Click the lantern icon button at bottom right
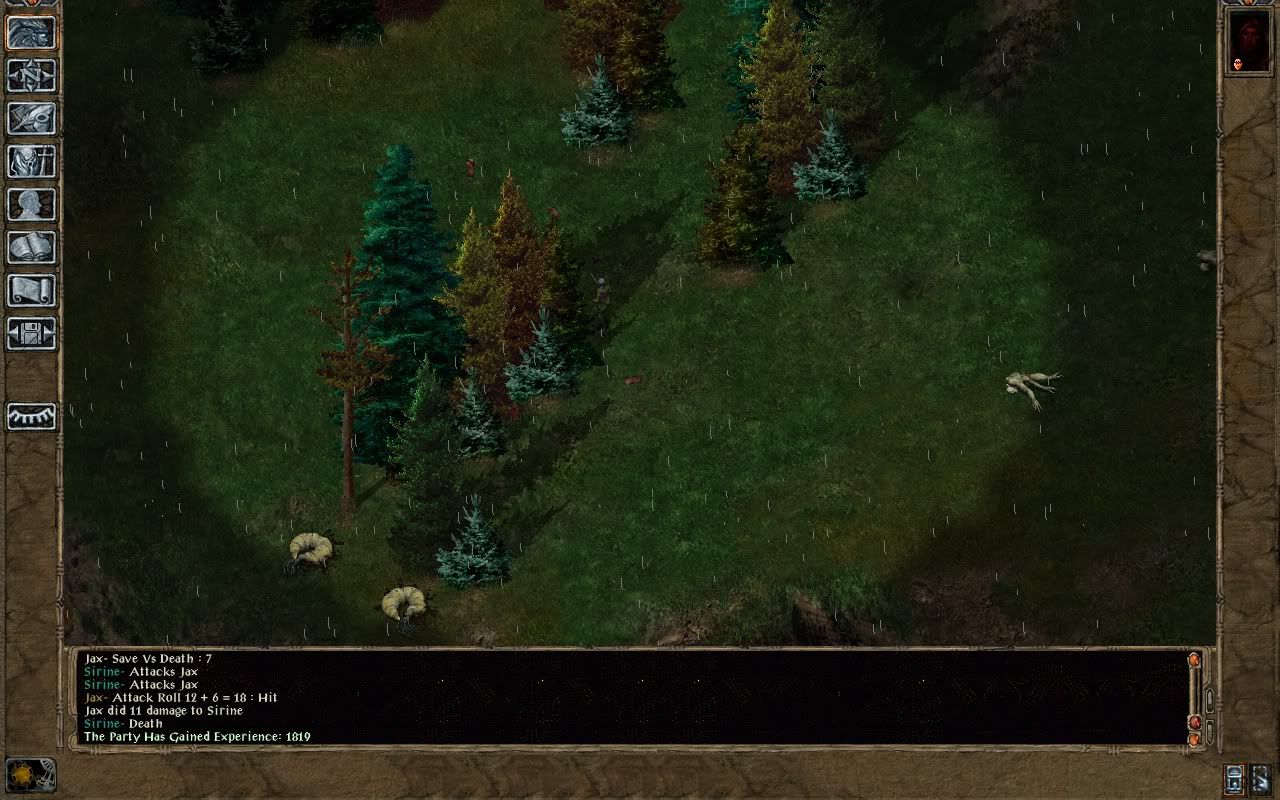1280x800 pixels. 1234,778
